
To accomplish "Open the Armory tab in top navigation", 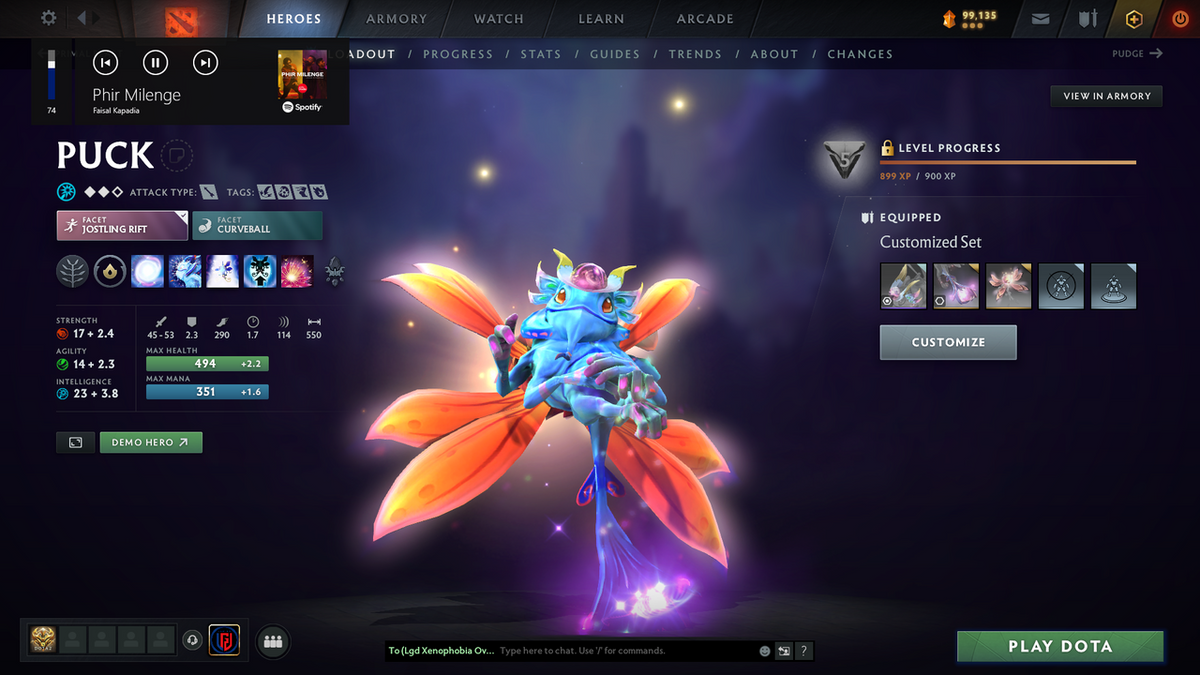I will [x=396, y=19].
